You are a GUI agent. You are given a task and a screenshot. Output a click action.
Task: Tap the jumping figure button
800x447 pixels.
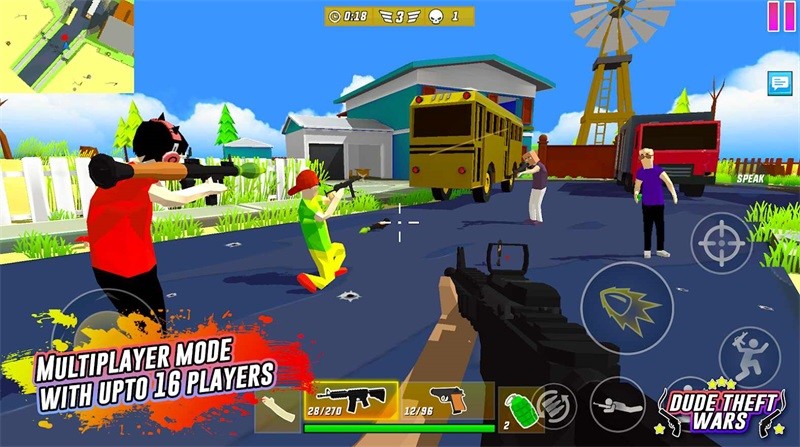point(749,355)
